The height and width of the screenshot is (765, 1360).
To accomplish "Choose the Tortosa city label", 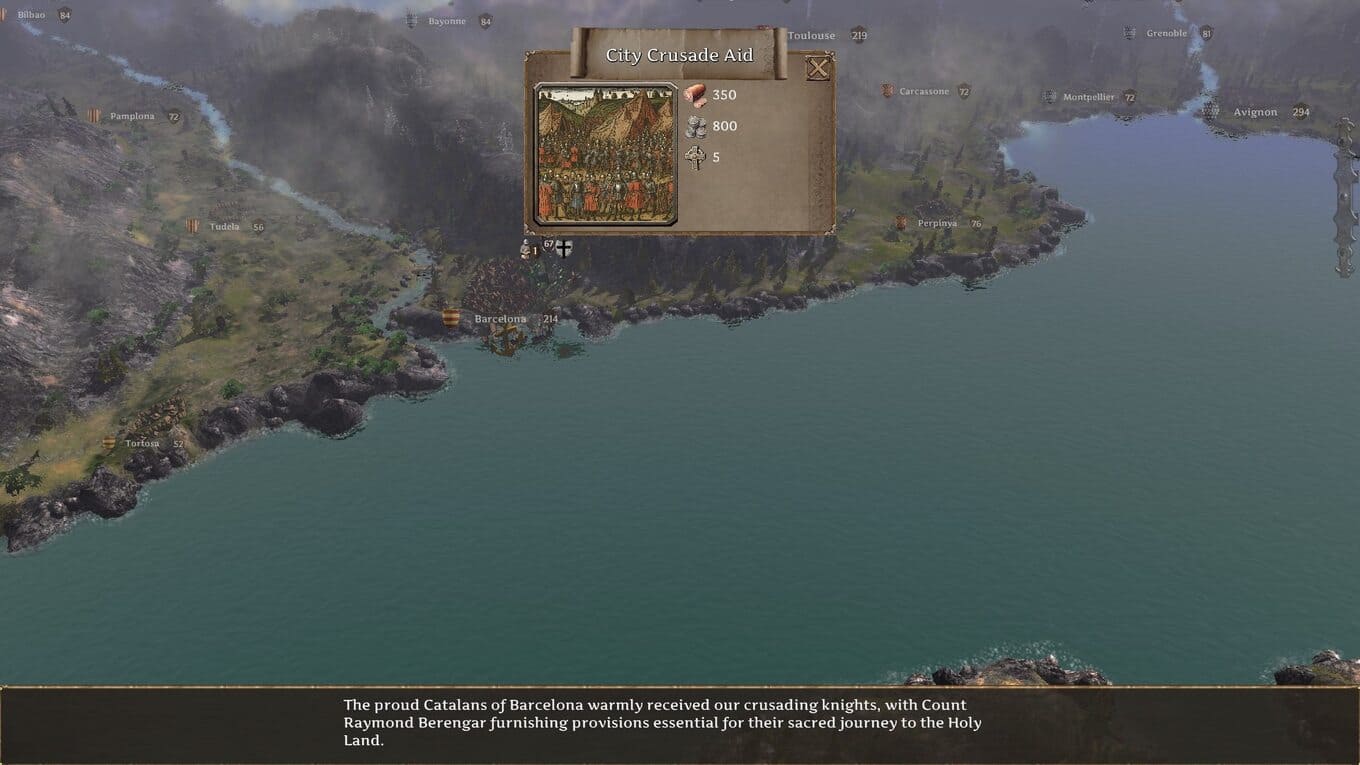I will click(x=142, y=443).
